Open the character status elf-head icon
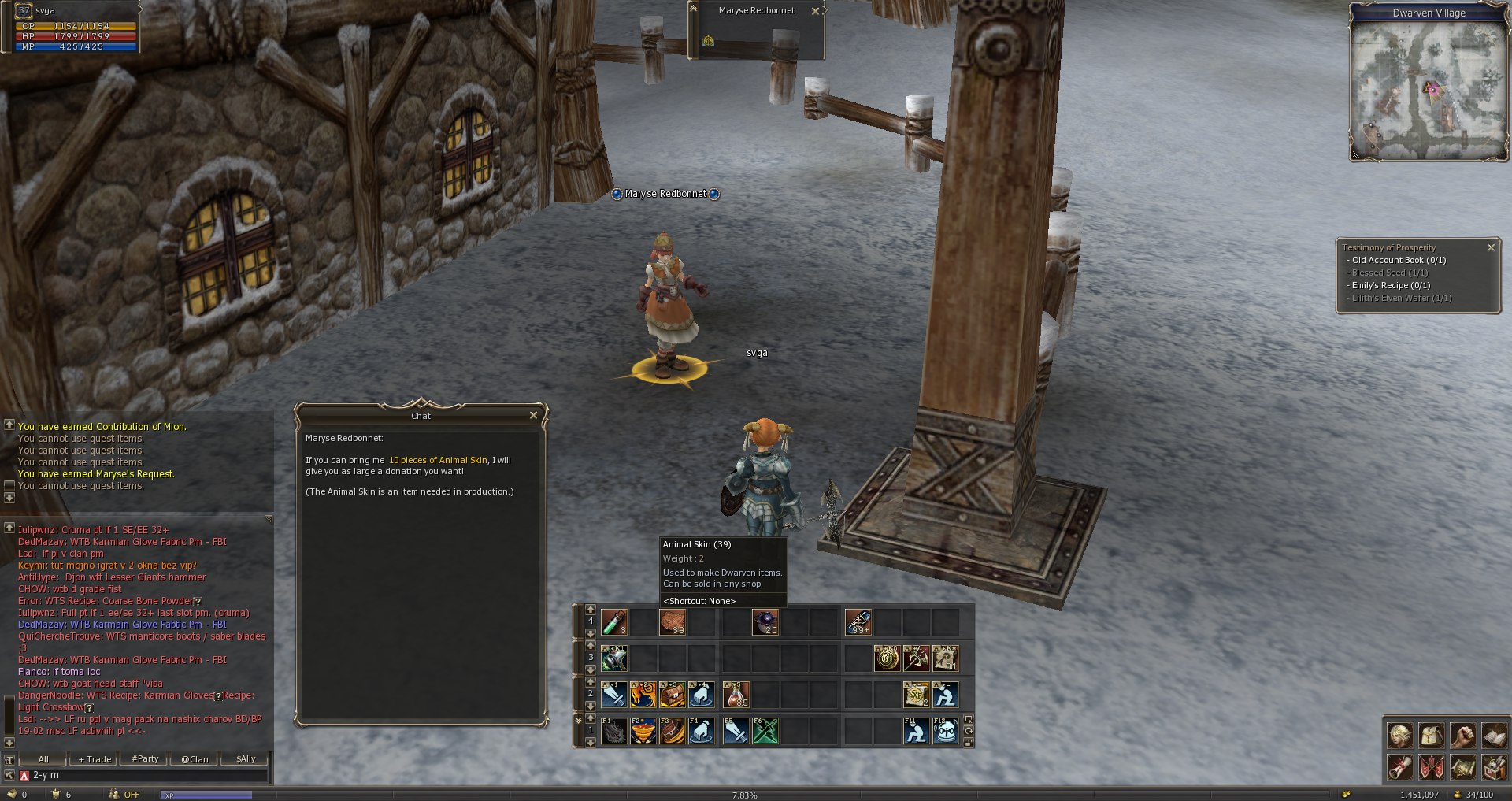The image size is (1512, 801). (1399, 736)
